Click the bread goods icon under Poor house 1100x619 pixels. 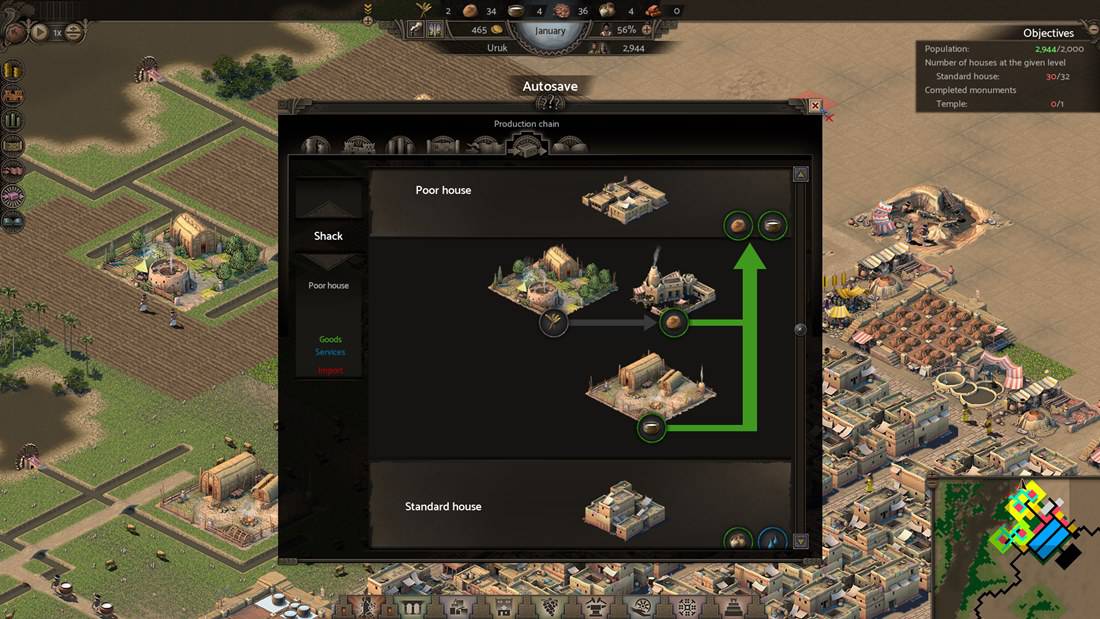[x=738, y=225]
